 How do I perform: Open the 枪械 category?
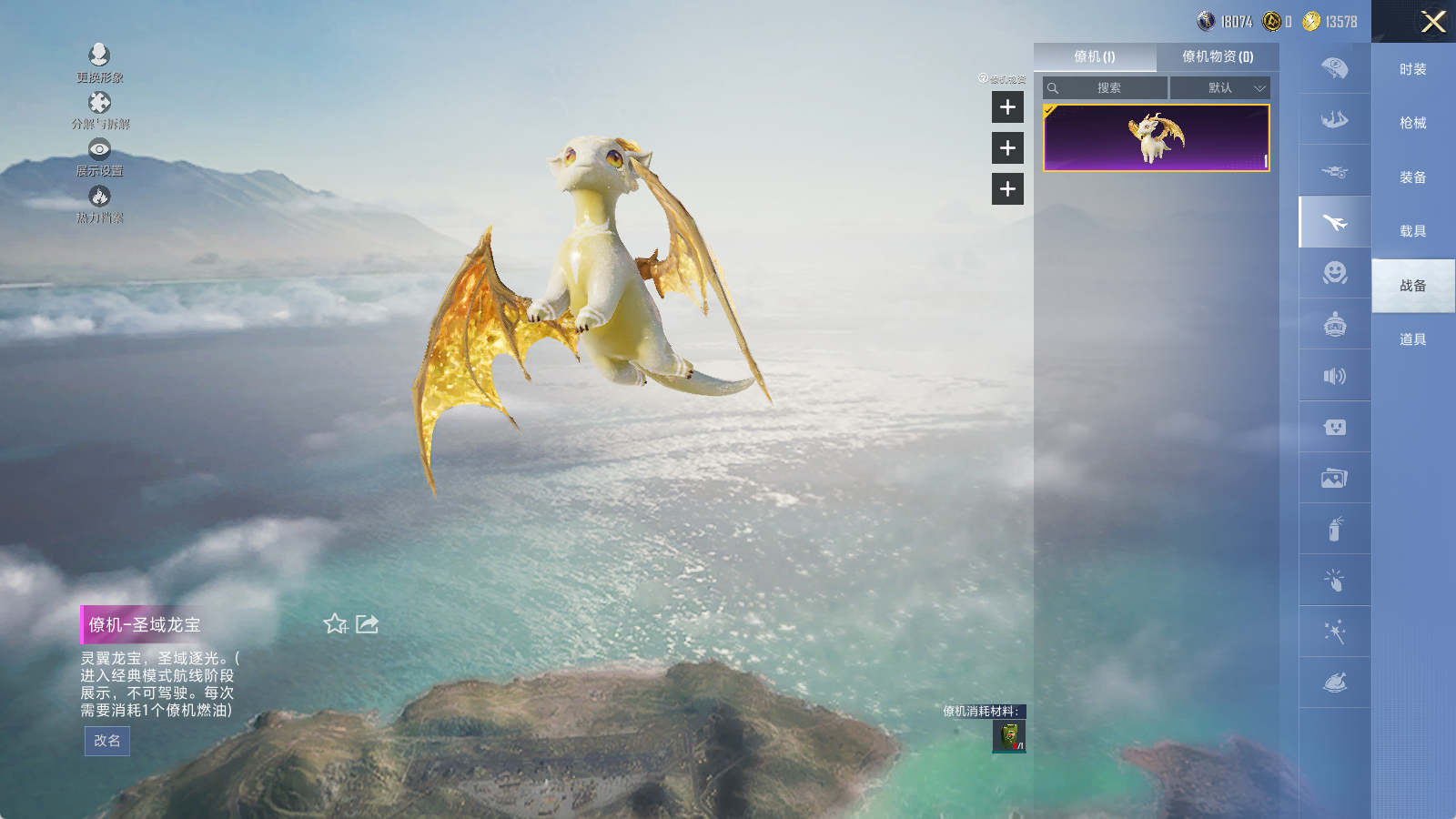[x=1412, y=123]
